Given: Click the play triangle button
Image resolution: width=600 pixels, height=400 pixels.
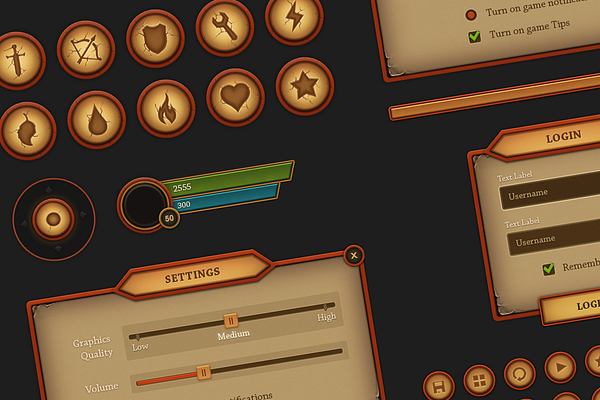Looking at the screenshot, I should [x=560, y=366].
